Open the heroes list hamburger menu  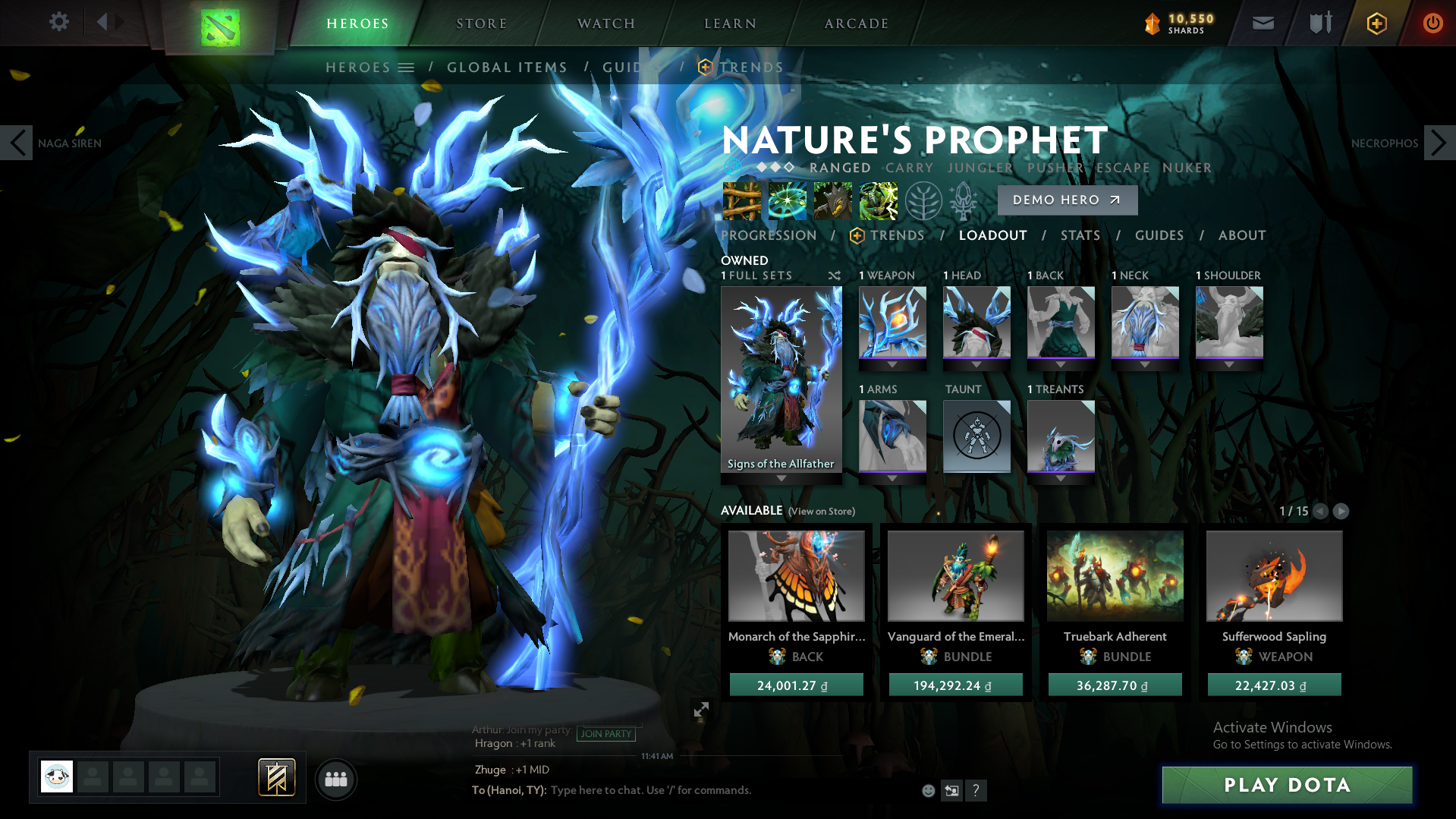pyautogui.click(x=407, y=67)
